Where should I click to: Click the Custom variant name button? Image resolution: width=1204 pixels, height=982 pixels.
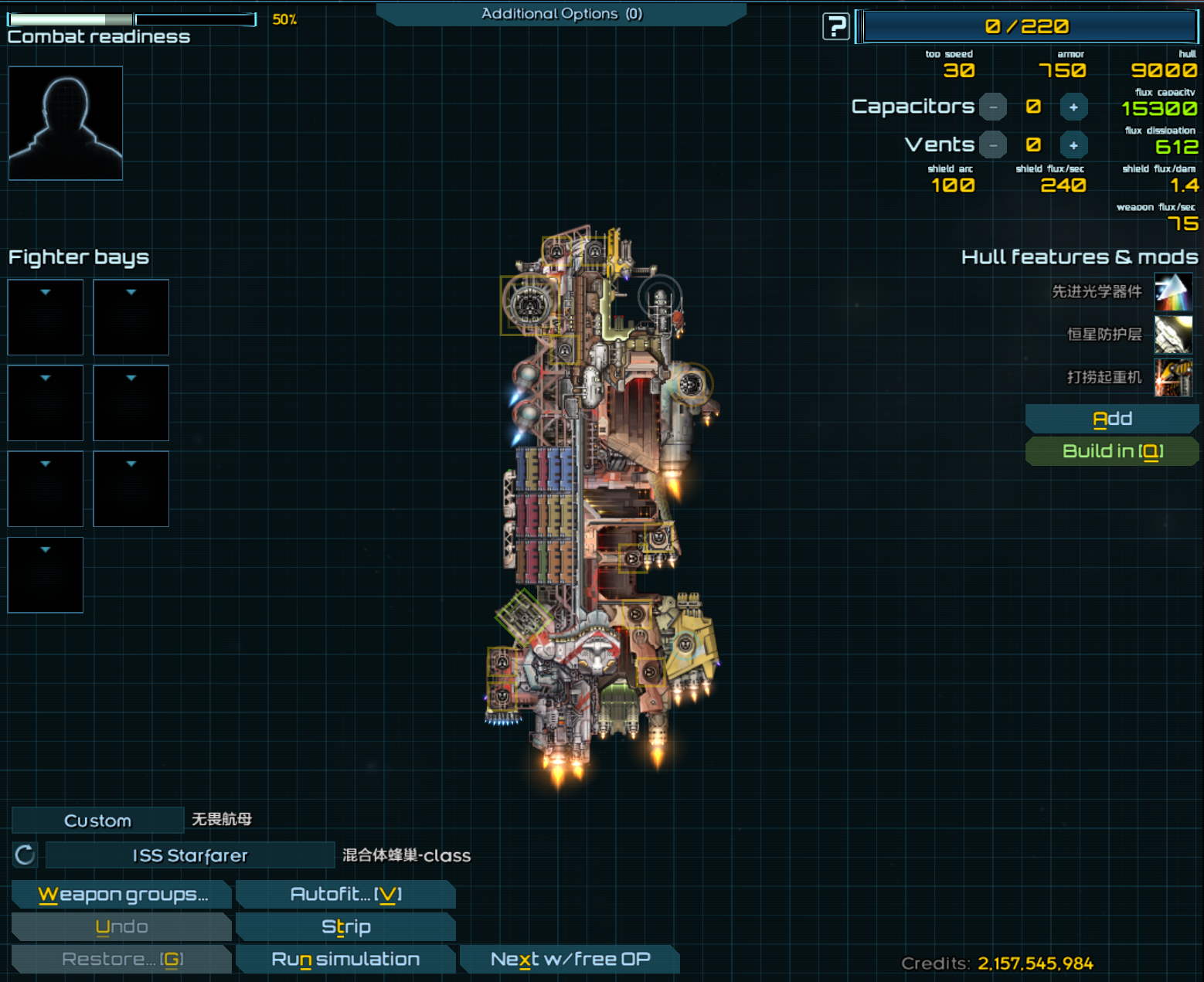coord(97,821)
